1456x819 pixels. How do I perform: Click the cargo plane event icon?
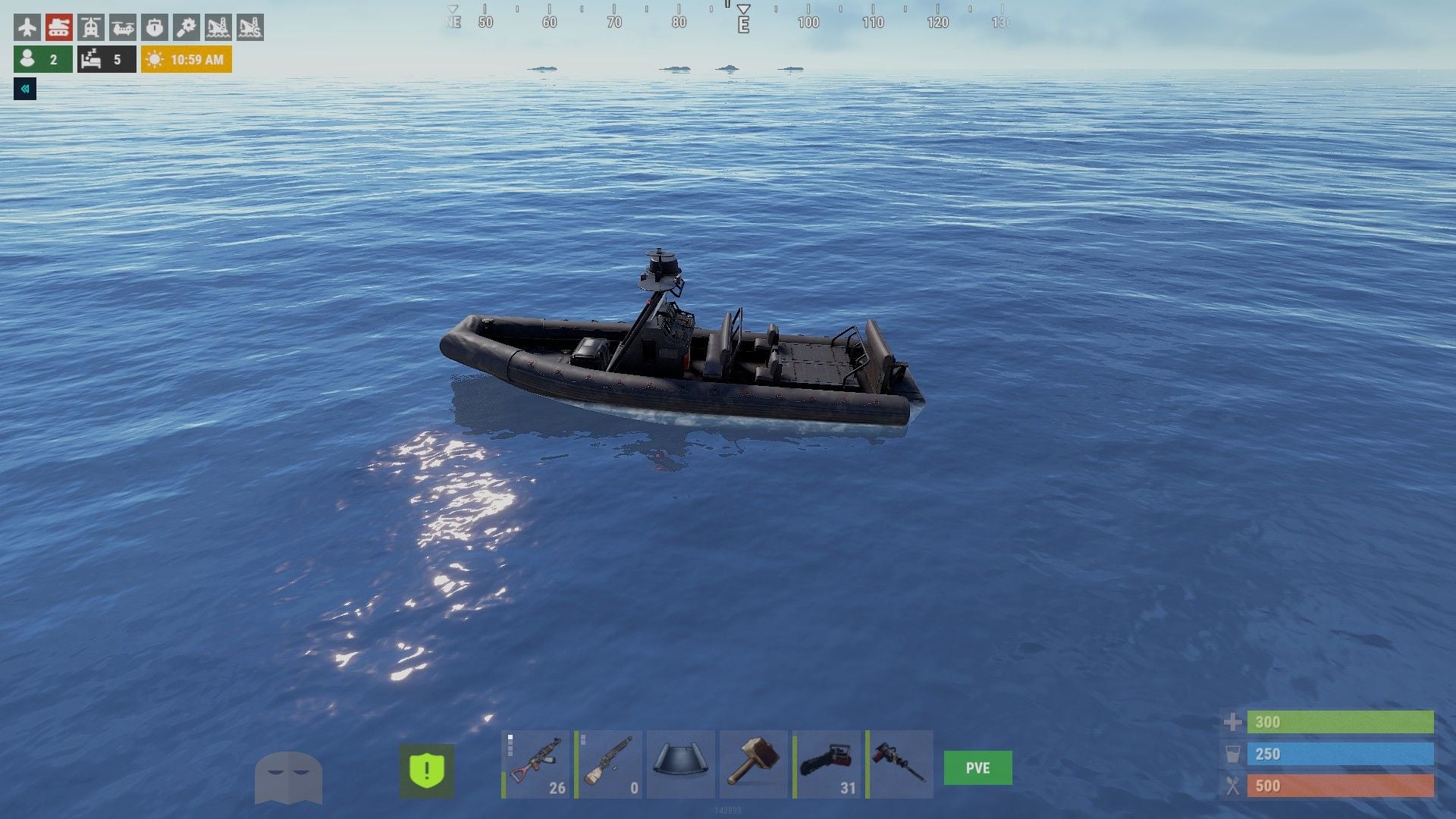click(27, 27)
